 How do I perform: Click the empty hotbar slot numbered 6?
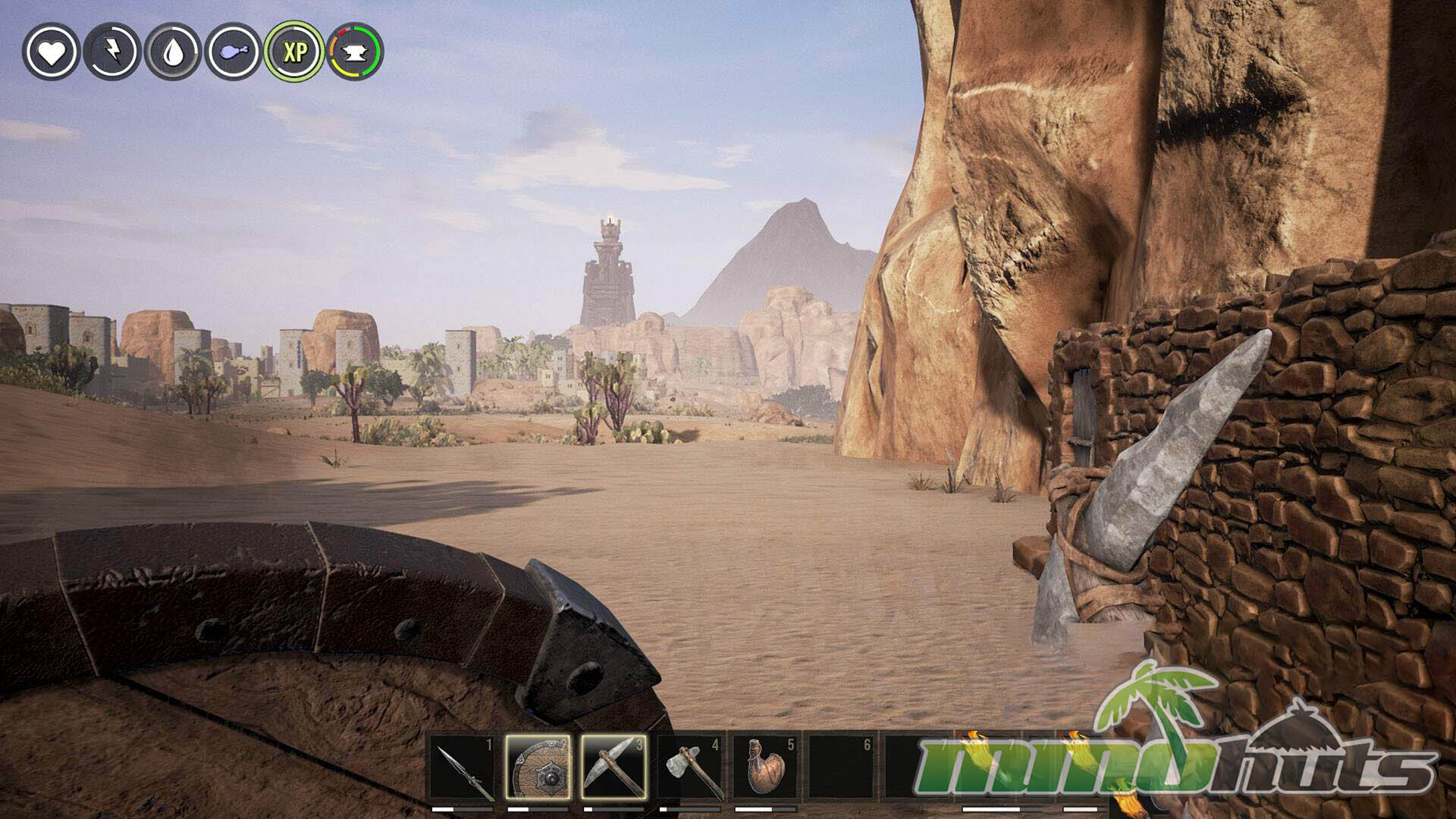[842, 767]
